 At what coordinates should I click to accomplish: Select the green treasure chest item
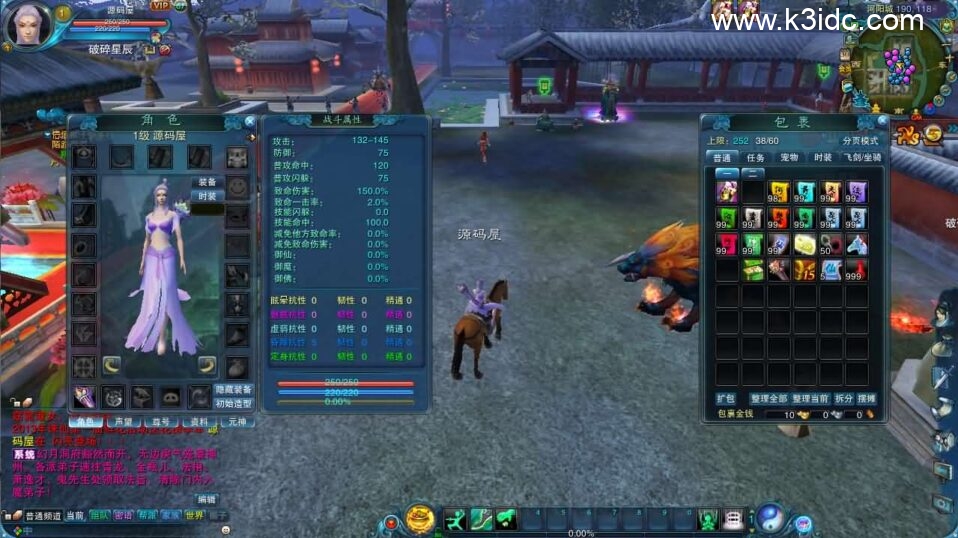(x=752, y=270)
